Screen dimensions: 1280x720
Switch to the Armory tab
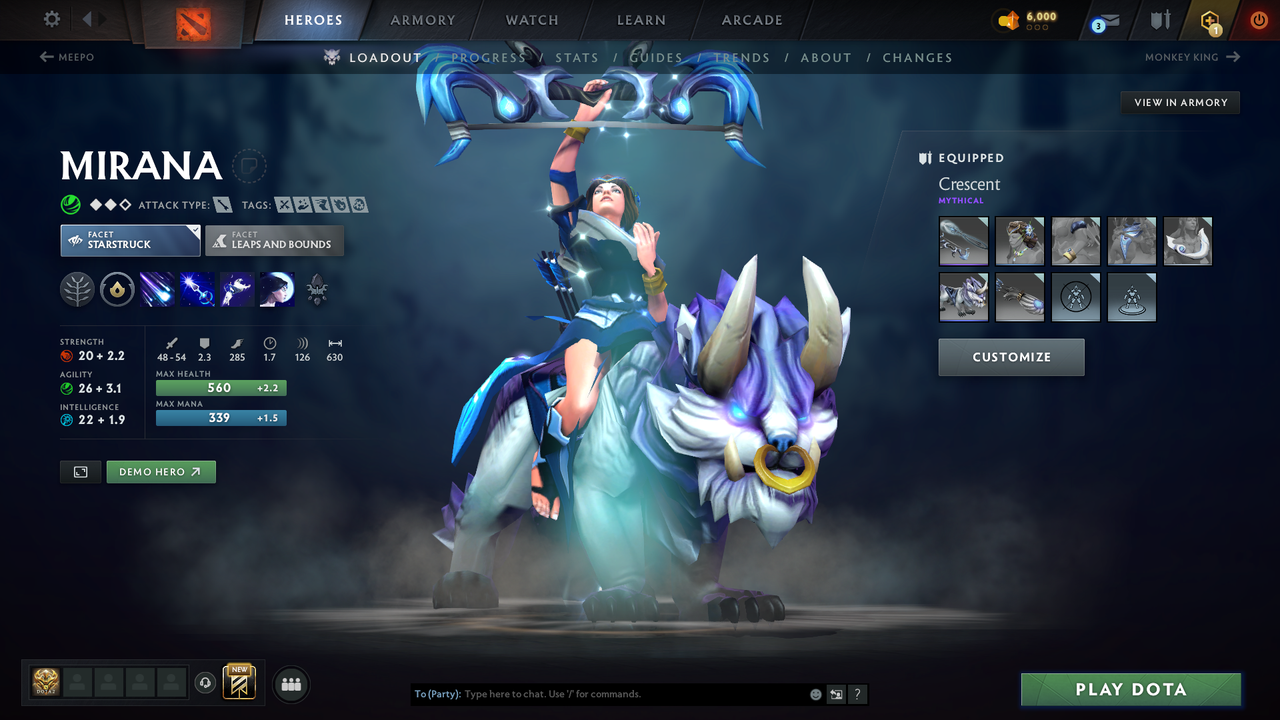coord(421,20)
